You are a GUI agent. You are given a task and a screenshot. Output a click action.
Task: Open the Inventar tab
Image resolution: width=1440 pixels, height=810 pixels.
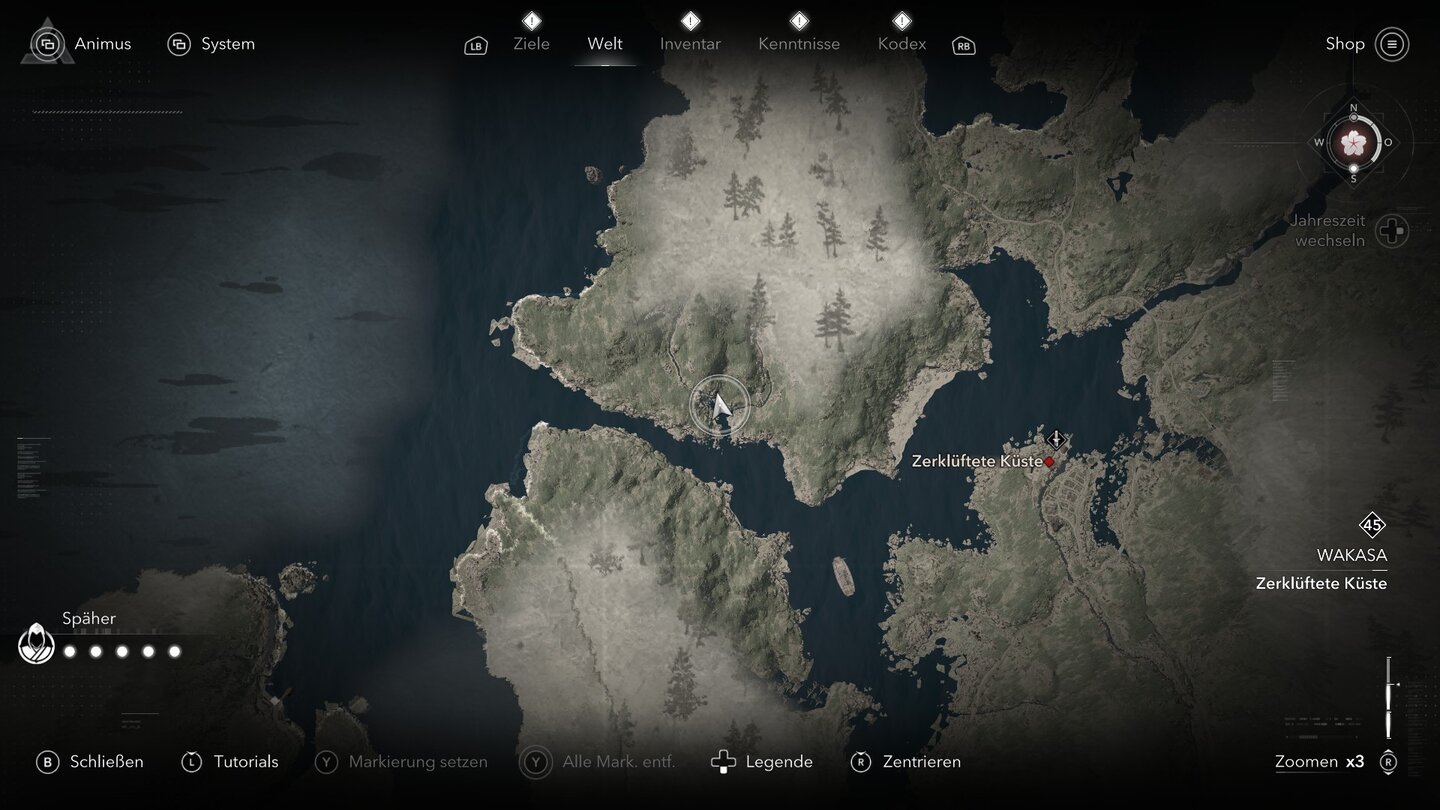(x=690, y=44)
